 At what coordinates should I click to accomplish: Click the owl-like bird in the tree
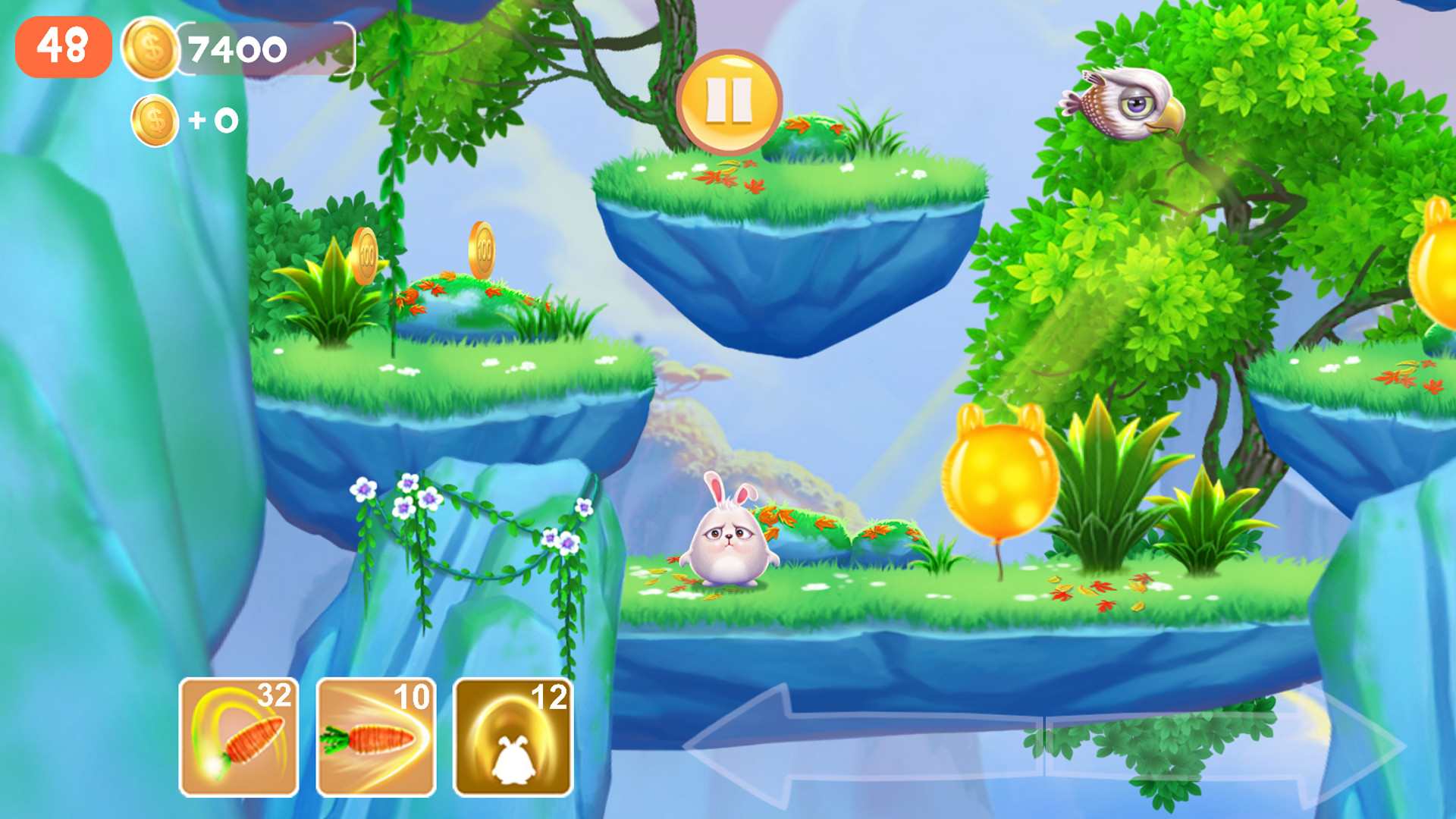(x=1124, y=103)
